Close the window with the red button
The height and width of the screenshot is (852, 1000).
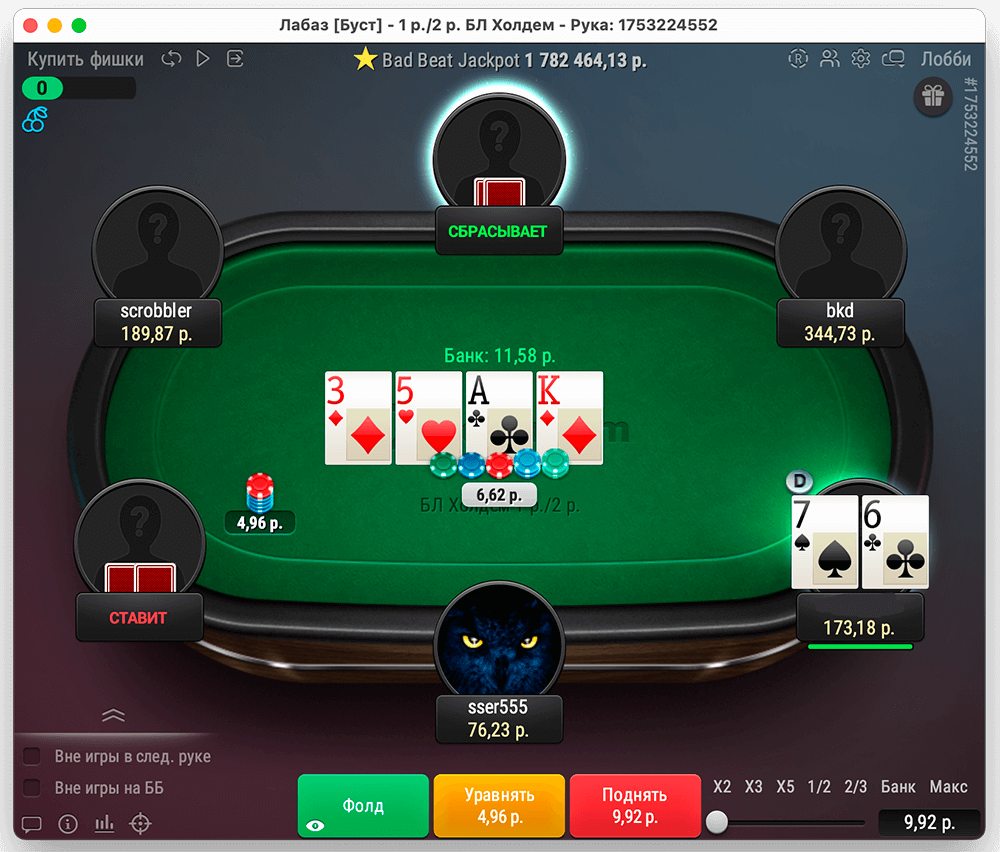pyautogui.click(x=30, y=25)
